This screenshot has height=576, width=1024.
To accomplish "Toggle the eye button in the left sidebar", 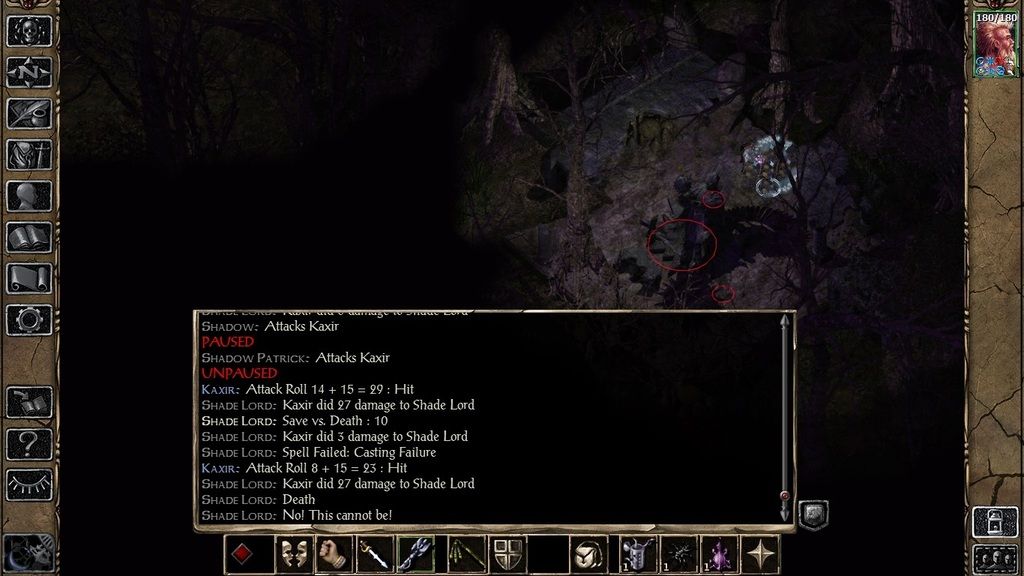I will (x=29, y=484).
